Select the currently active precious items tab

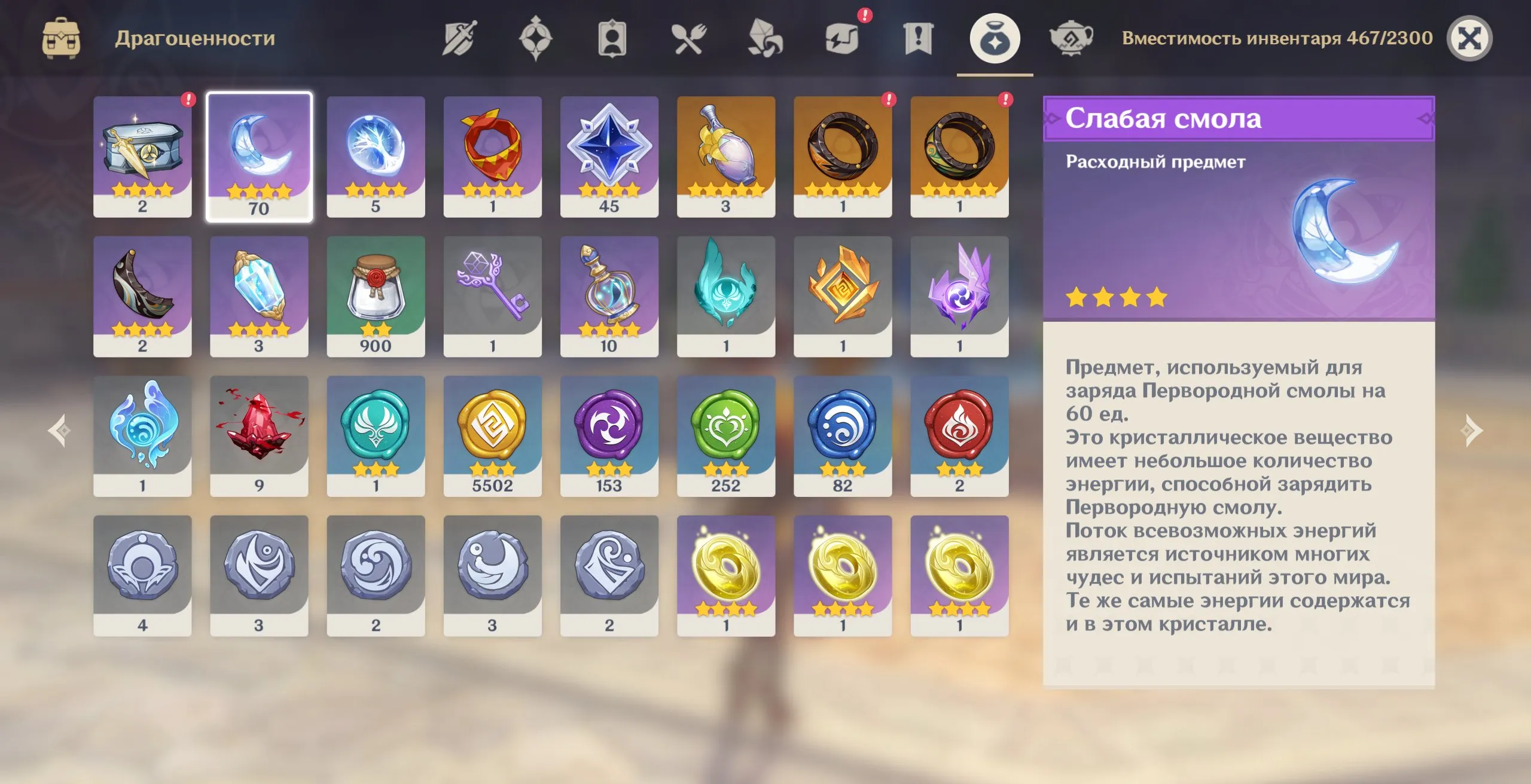coord(994,38)
